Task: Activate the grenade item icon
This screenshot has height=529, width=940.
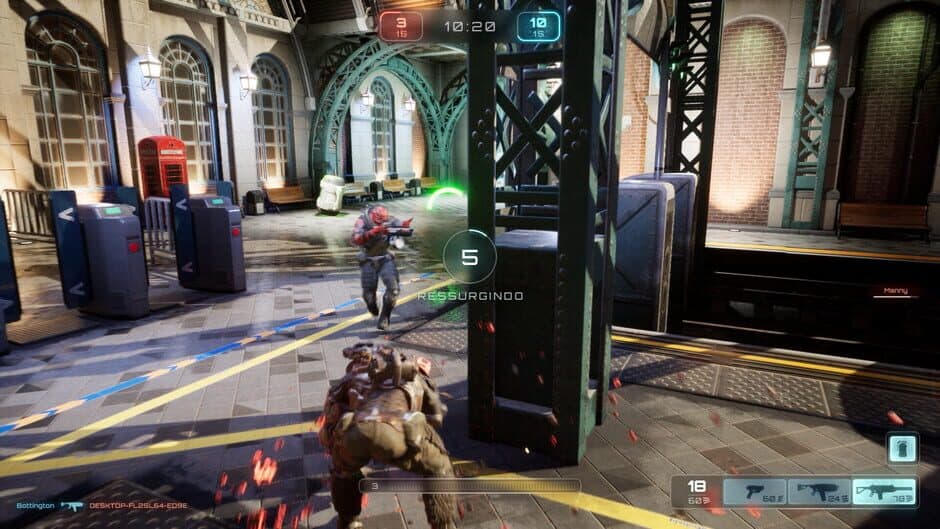Action: (903, 449)
